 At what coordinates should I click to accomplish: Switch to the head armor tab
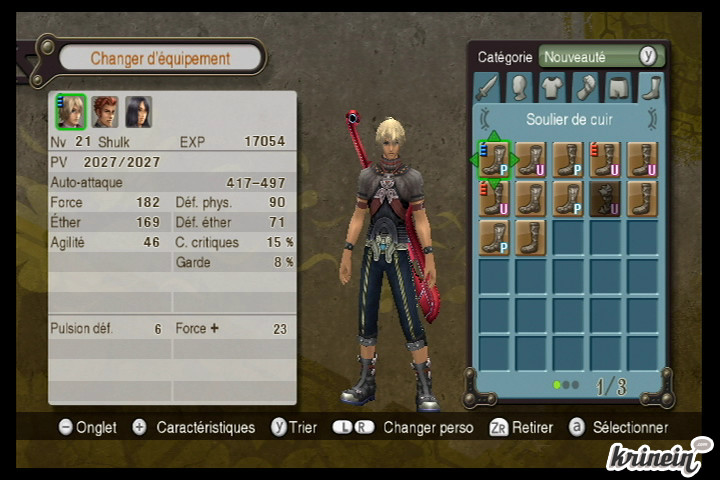click(519, 88)
